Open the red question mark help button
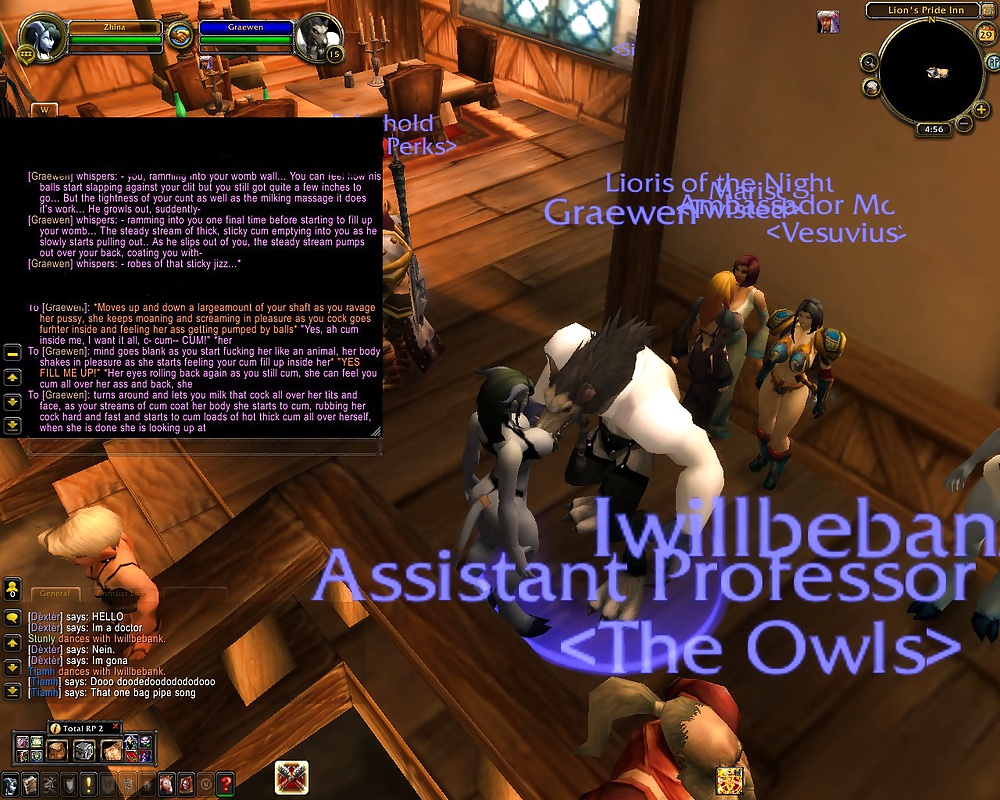The width and height of the screenshot is (1000, 800). [x=226, y=783]
